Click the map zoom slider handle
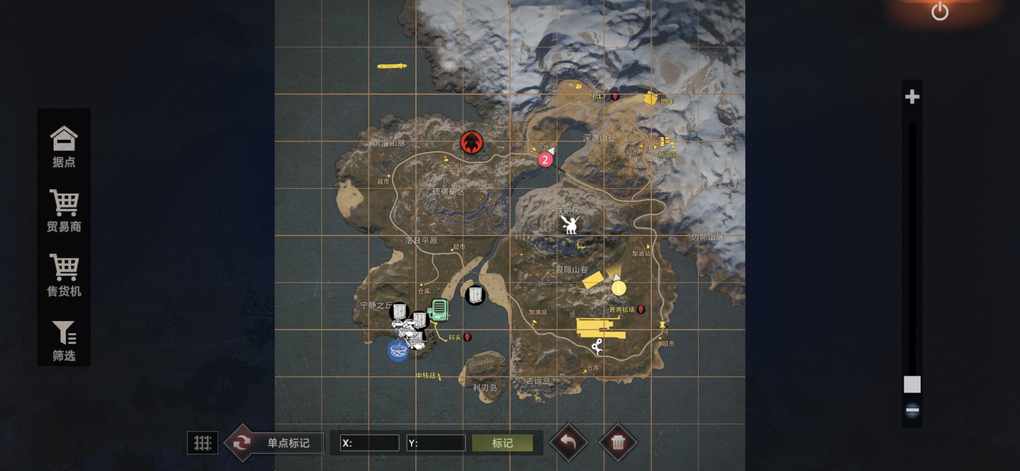 pos(912,384)
